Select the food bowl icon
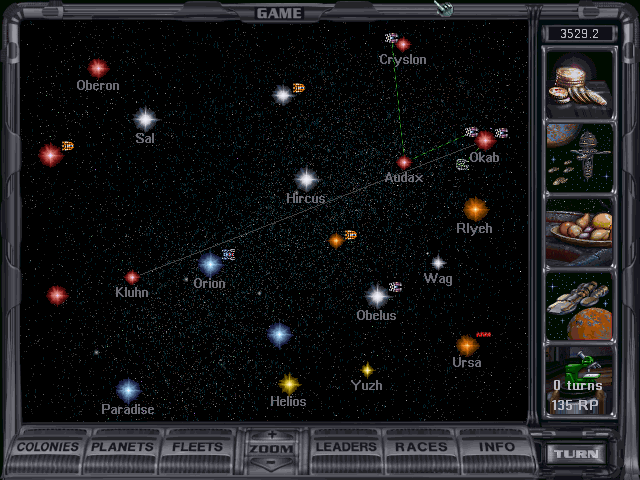 click(580, 231)
